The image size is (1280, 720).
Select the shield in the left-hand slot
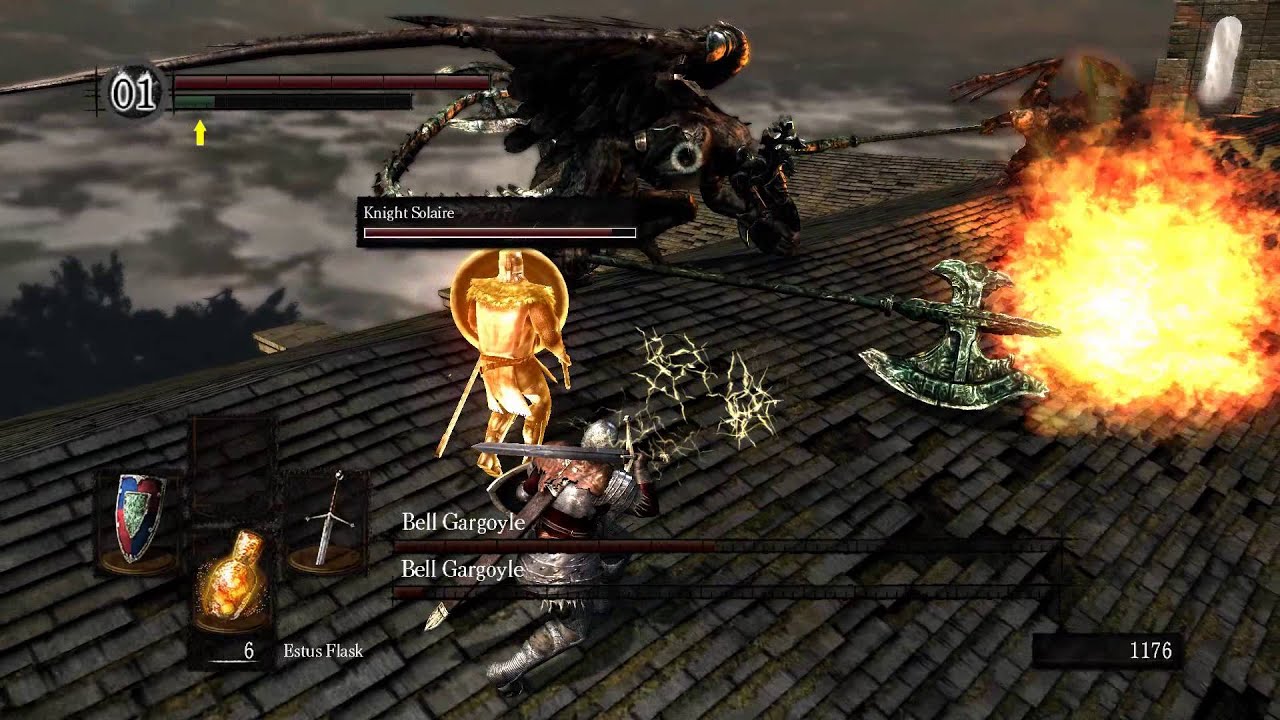tap(137, 520)
